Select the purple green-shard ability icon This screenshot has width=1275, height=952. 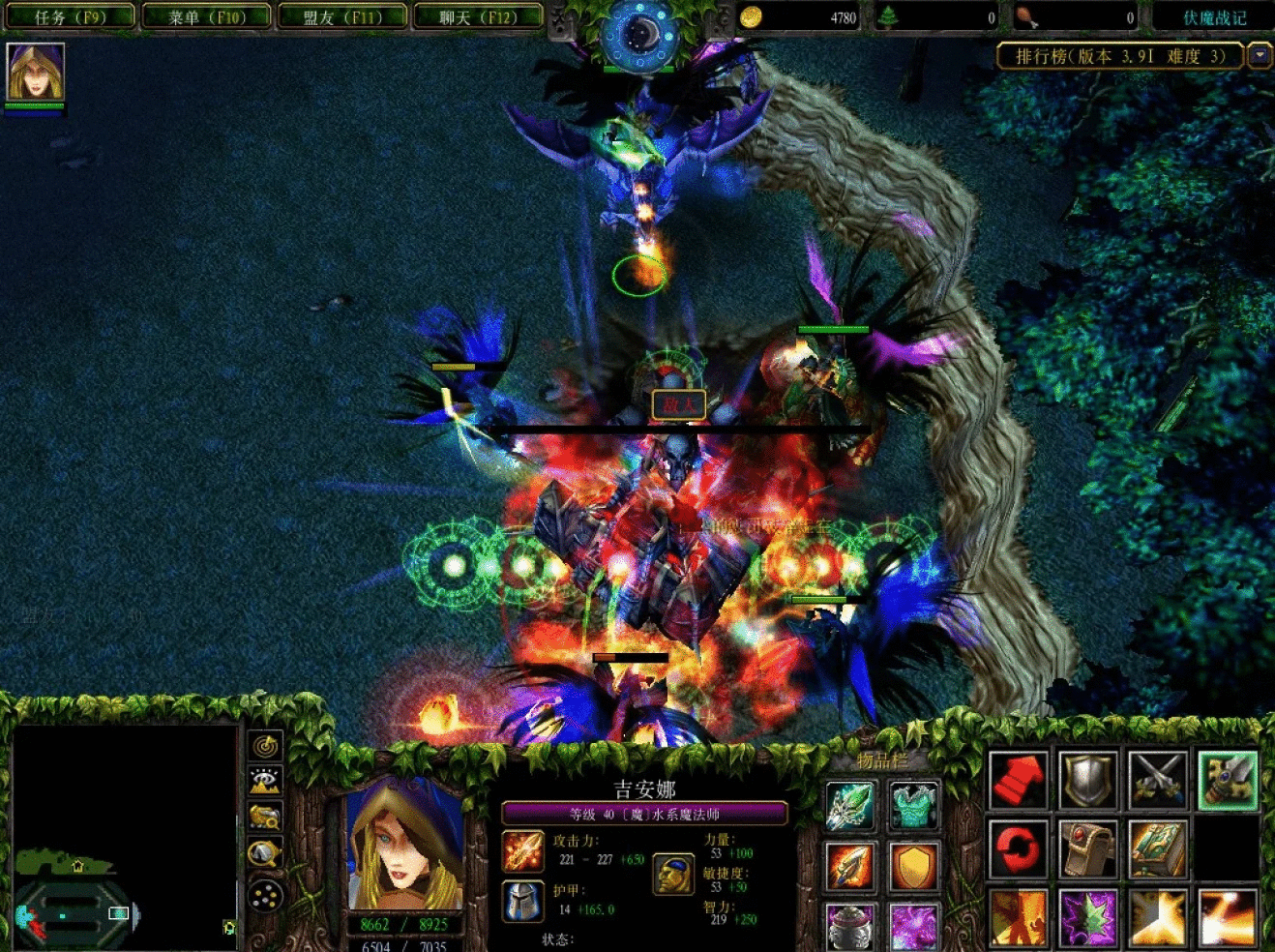click(x=1087, y=917)
